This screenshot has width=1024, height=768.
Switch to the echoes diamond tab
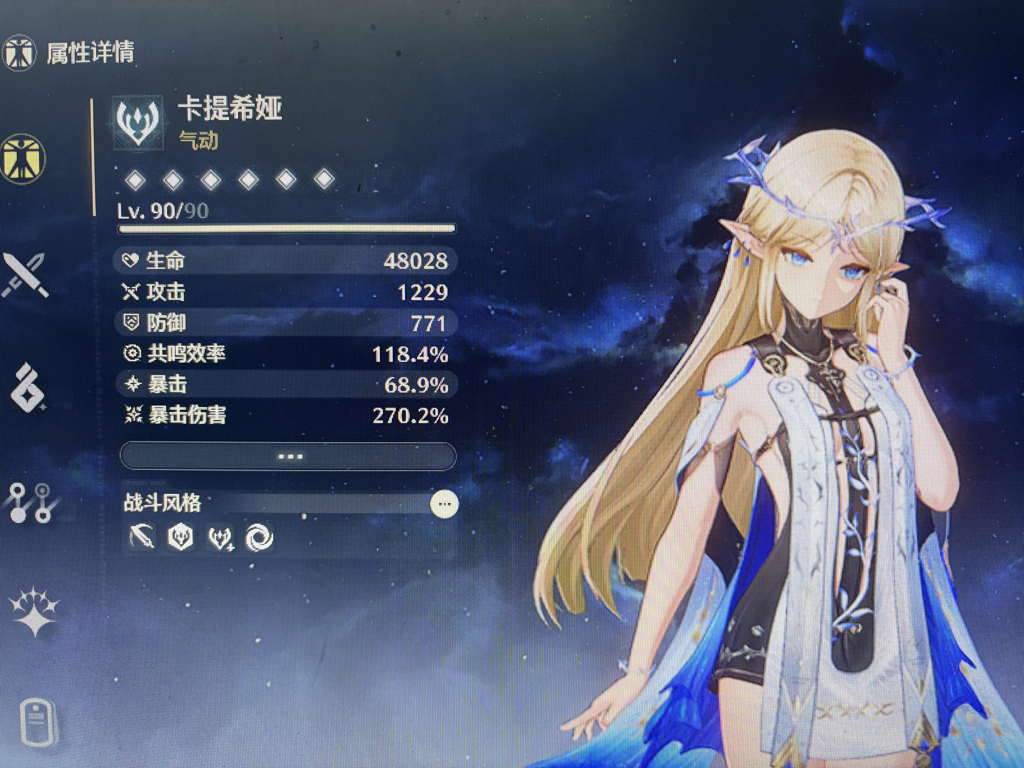click(x=27, y=388)
